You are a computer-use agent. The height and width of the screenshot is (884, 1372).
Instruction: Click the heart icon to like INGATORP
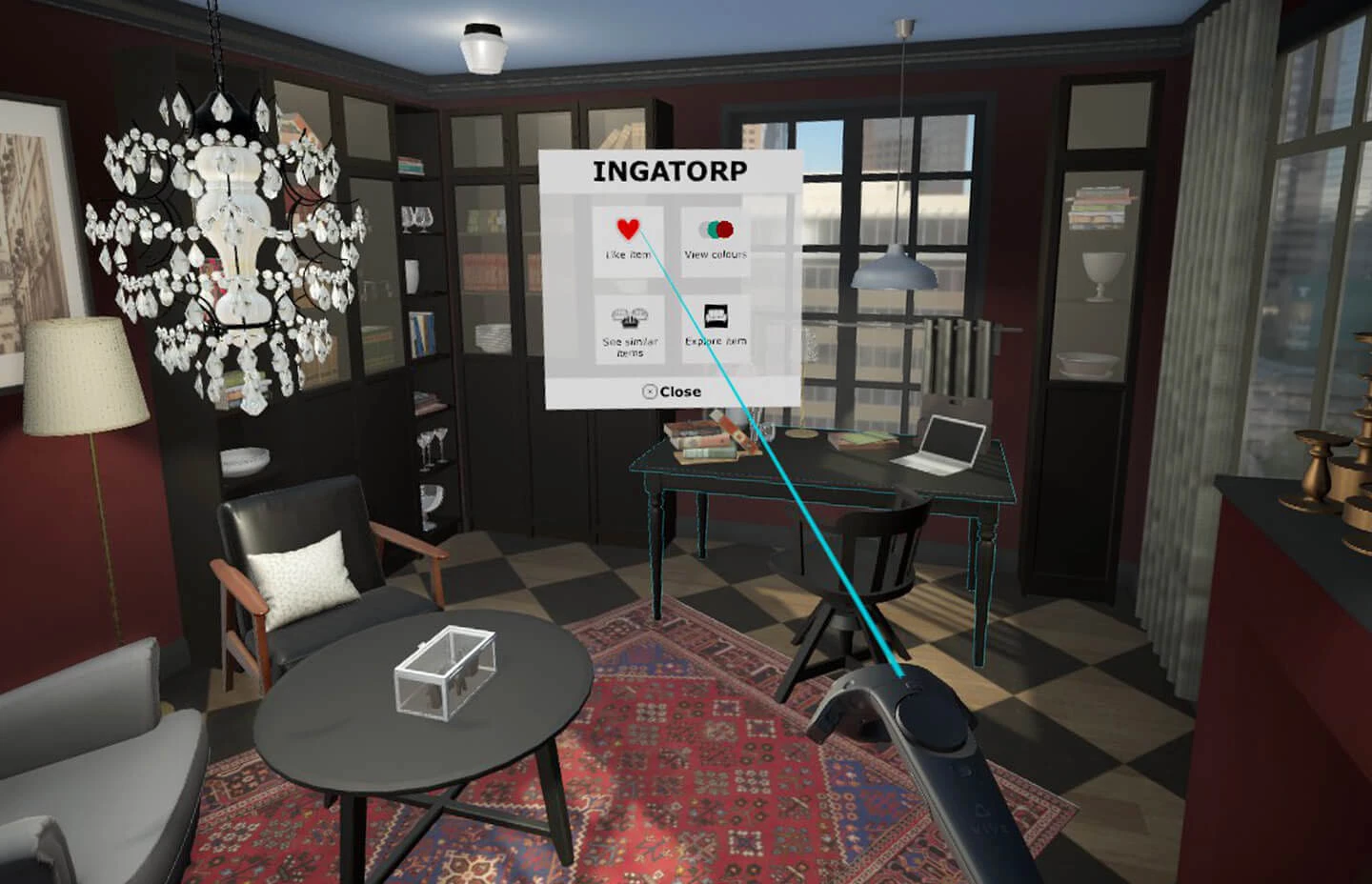click(x=628, y=229)
